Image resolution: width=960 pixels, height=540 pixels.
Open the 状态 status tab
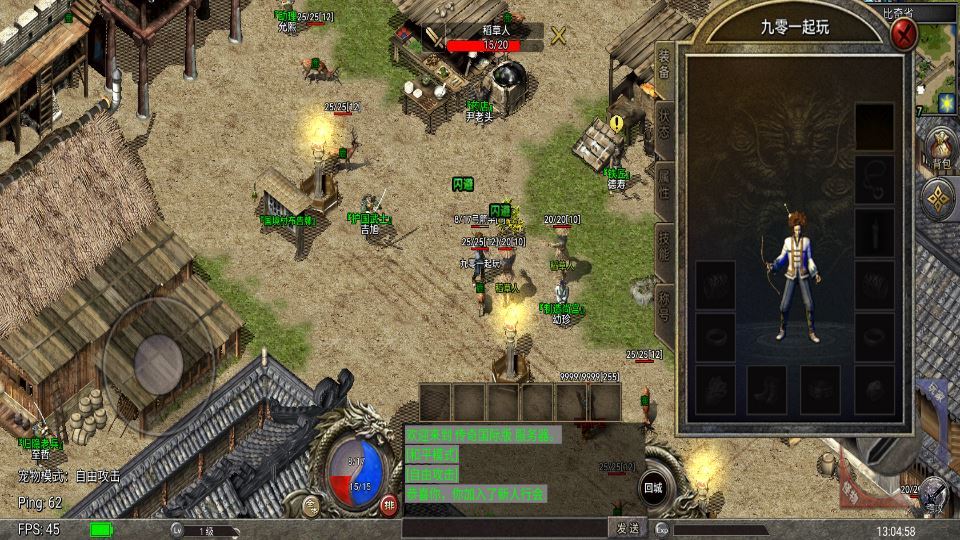coord(665,126)
